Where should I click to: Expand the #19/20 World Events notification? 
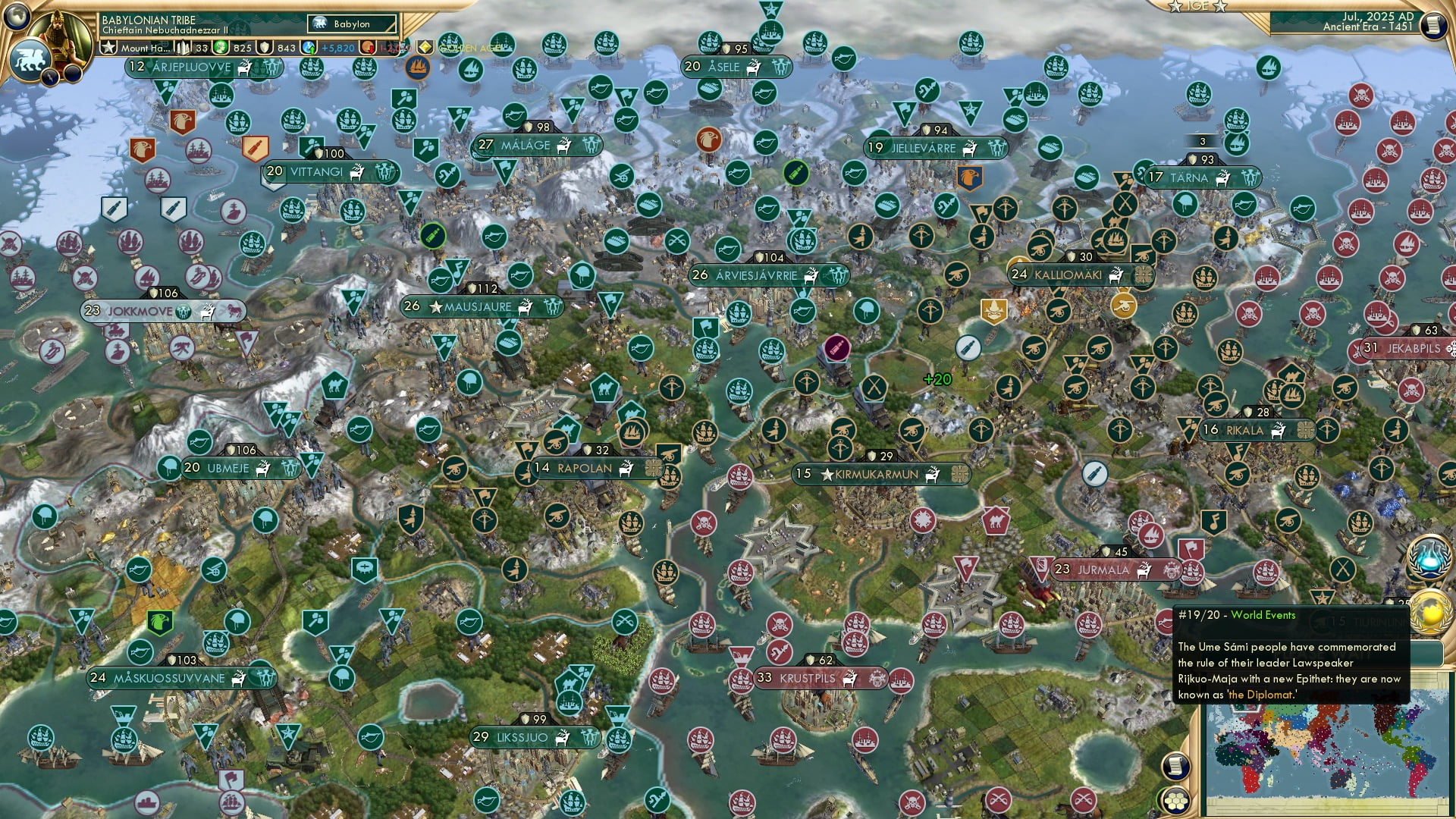1236,616
